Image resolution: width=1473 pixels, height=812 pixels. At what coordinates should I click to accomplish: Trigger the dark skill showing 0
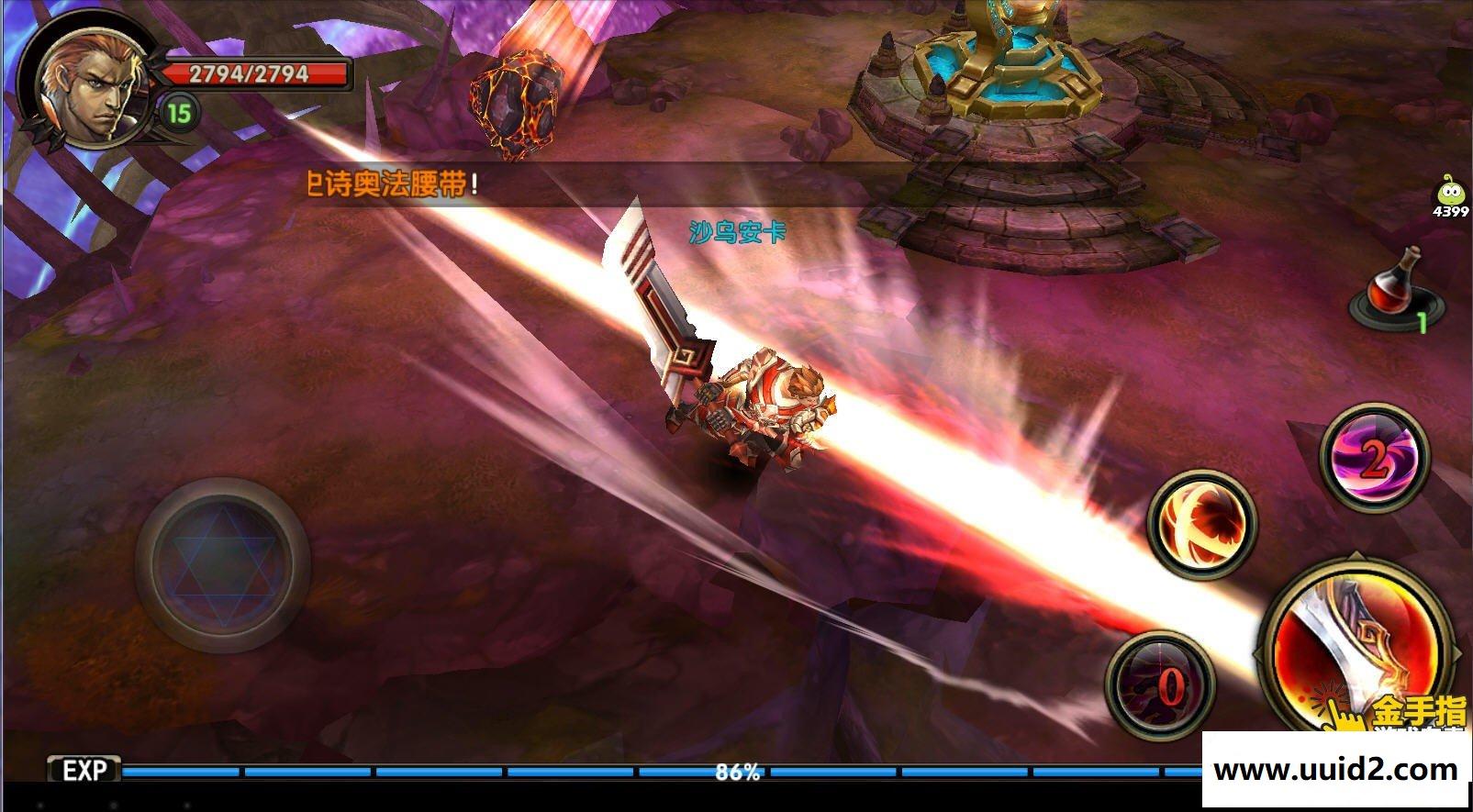click(1161, 685)
